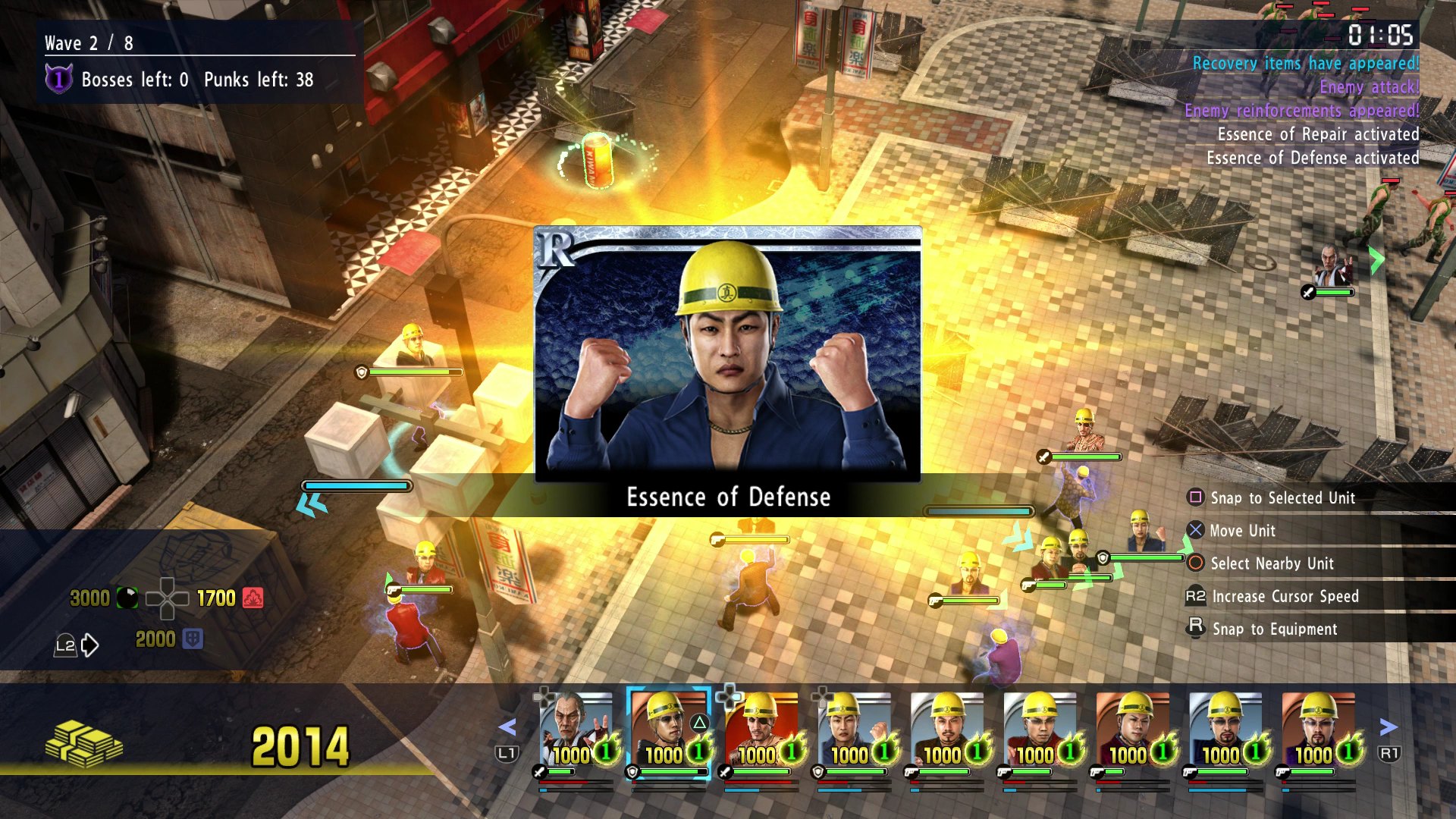1456x819 pixels.
Task: Click the sword class icon on leftmost roster card
Action: click(x=538, y=773)
